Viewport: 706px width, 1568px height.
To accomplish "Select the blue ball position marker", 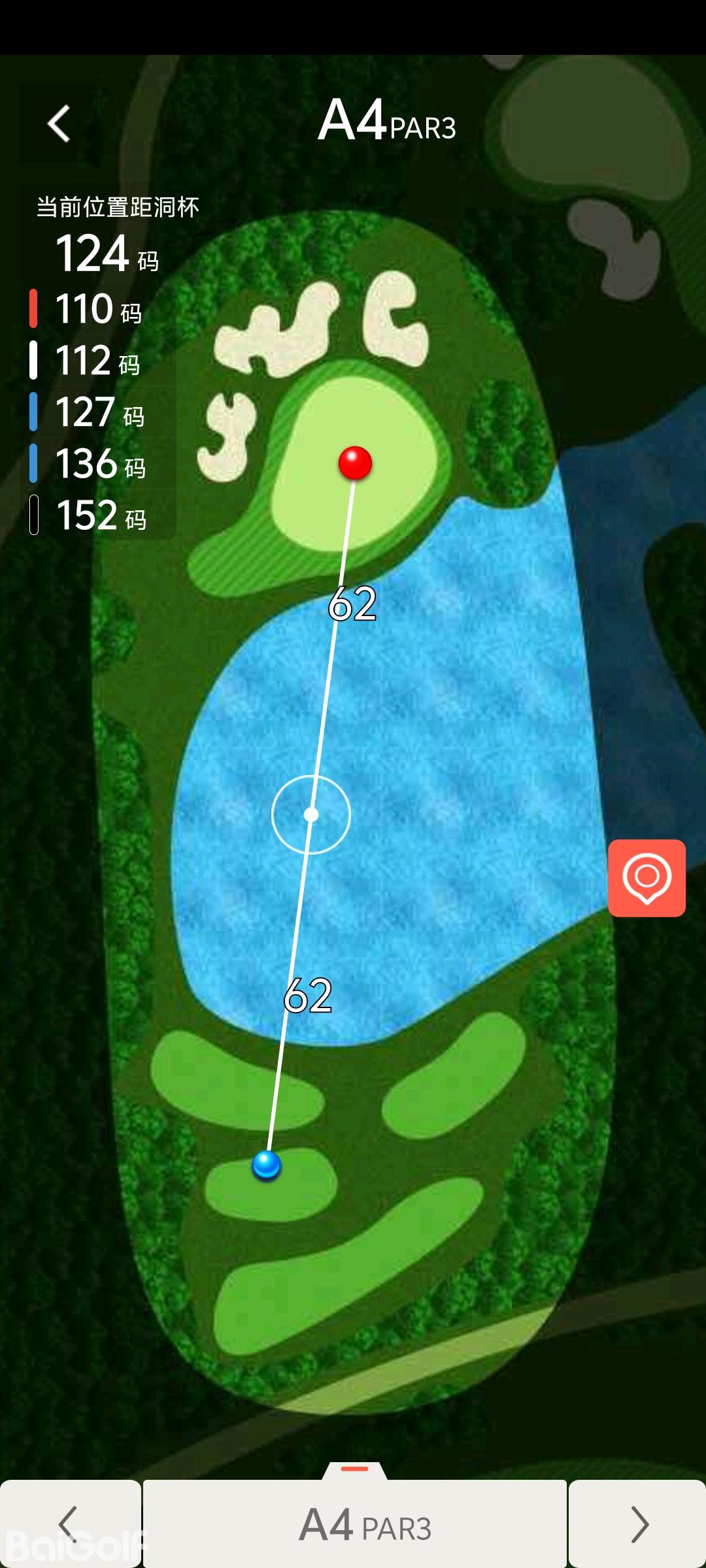I will [267, 1165].
